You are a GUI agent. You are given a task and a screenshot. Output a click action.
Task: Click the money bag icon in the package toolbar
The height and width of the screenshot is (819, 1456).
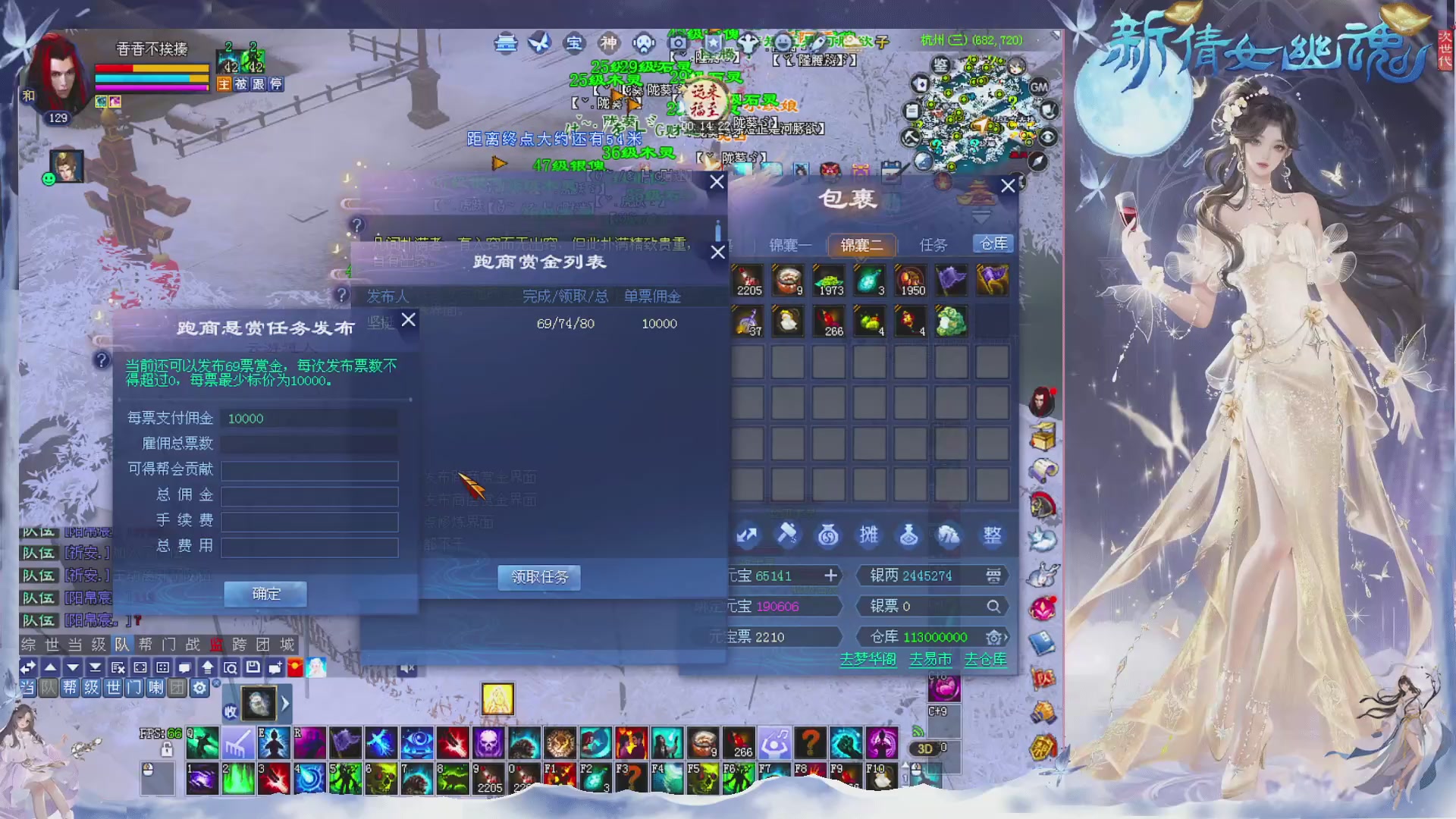point(829,535)
